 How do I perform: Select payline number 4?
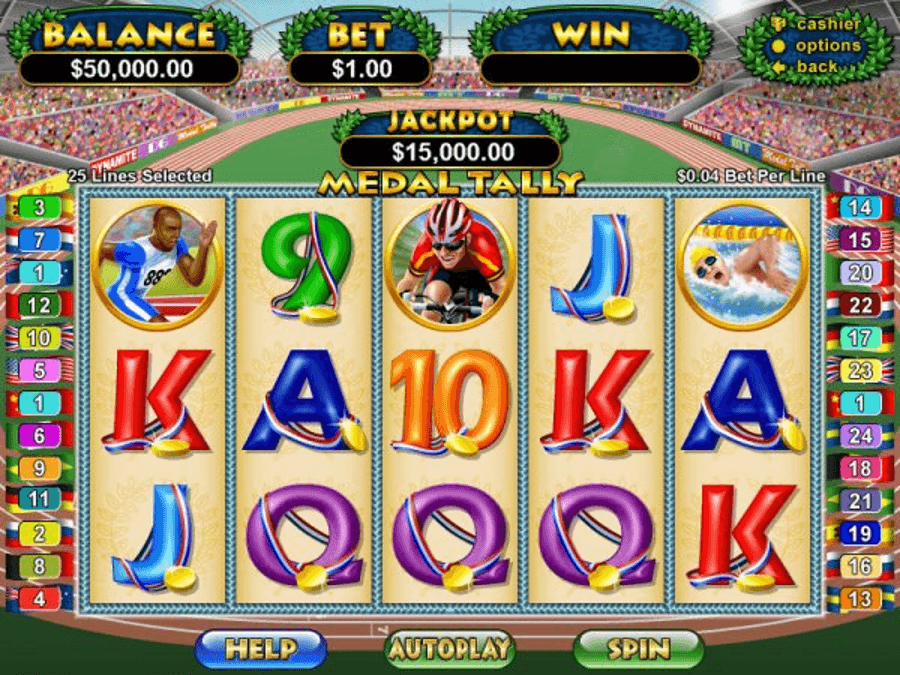click(39, 599)
